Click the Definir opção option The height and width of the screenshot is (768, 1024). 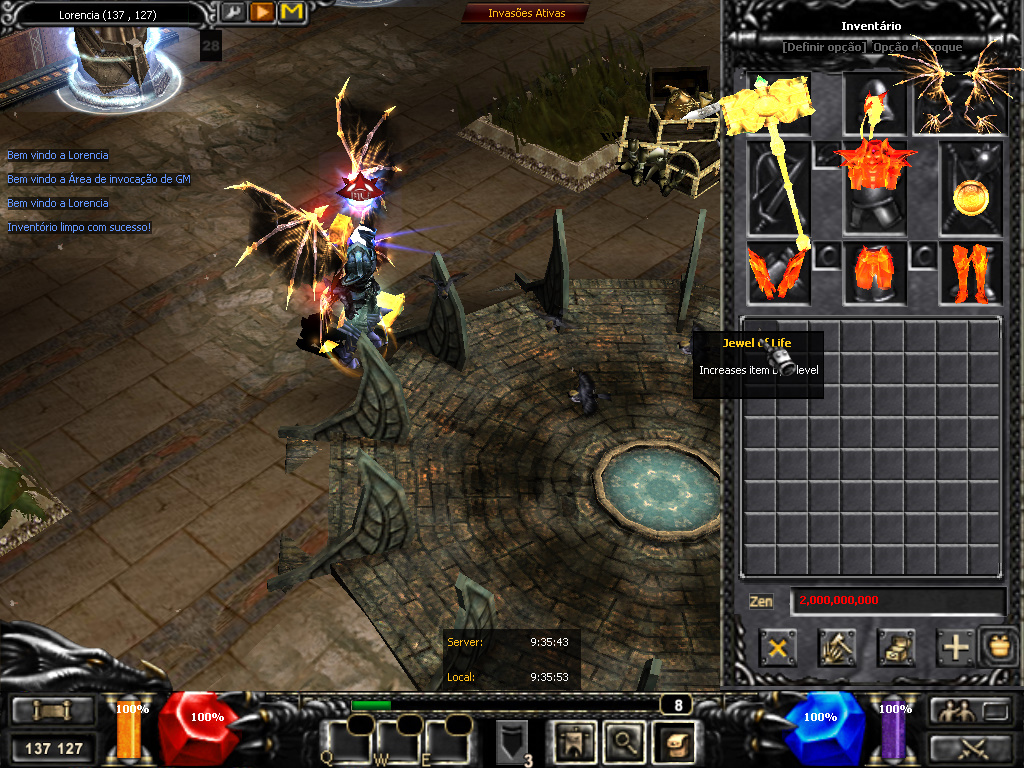point(824,47)
